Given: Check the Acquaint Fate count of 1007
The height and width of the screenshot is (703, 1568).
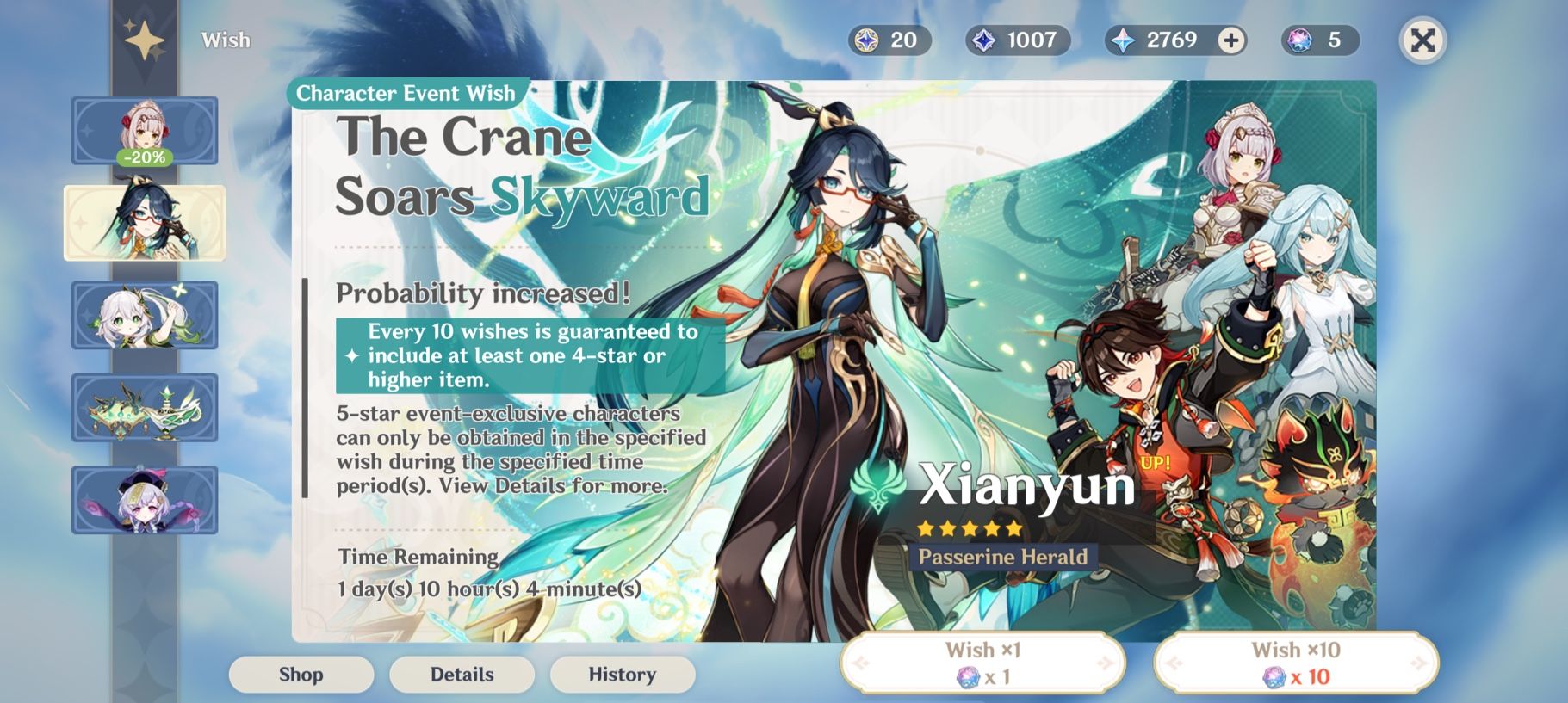Looking at the screenshot, I should (1016, 40).
